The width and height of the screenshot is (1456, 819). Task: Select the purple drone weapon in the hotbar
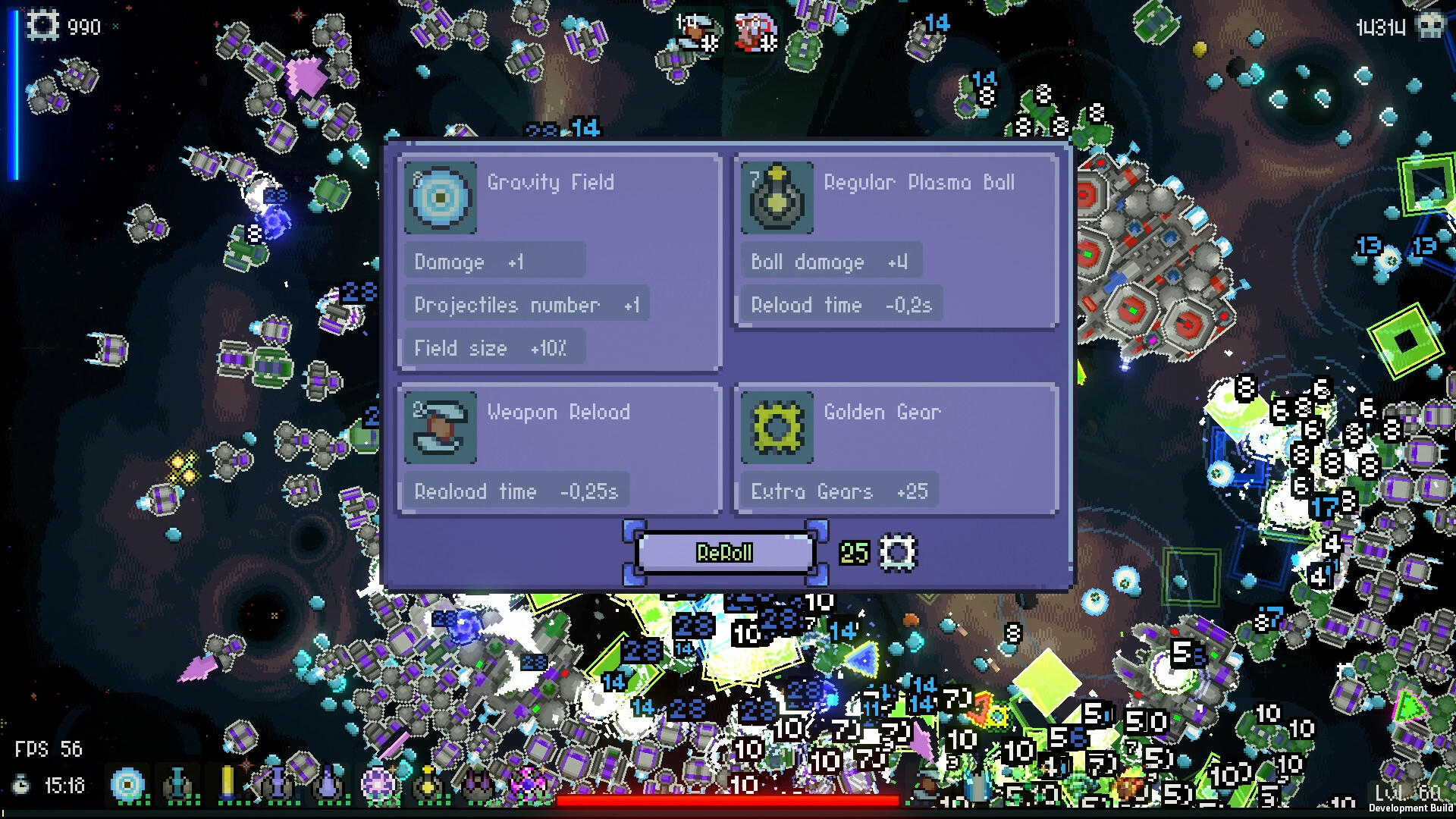click(478, 785)
